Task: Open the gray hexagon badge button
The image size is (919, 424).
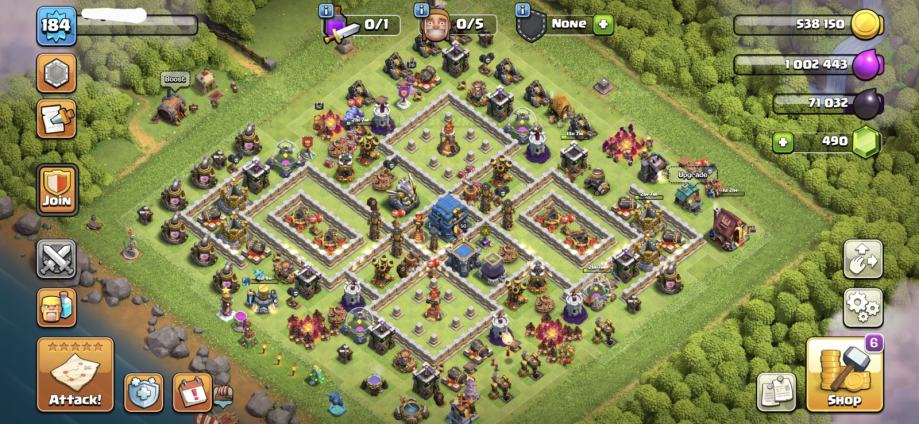Action: pyautogui.click(x=56, y=73)
